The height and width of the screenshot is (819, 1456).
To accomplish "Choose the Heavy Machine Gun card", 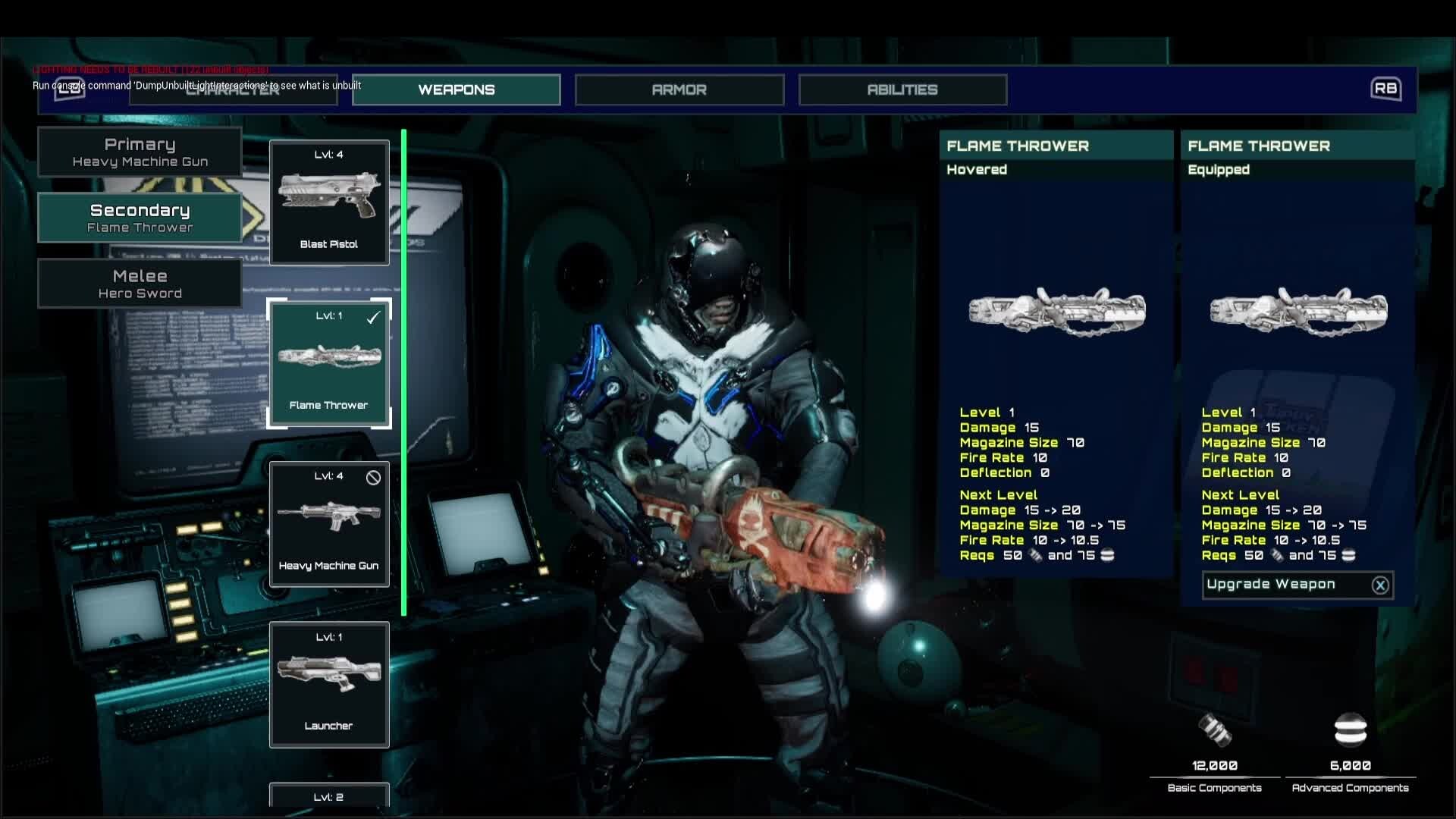I will pos(329,524).
